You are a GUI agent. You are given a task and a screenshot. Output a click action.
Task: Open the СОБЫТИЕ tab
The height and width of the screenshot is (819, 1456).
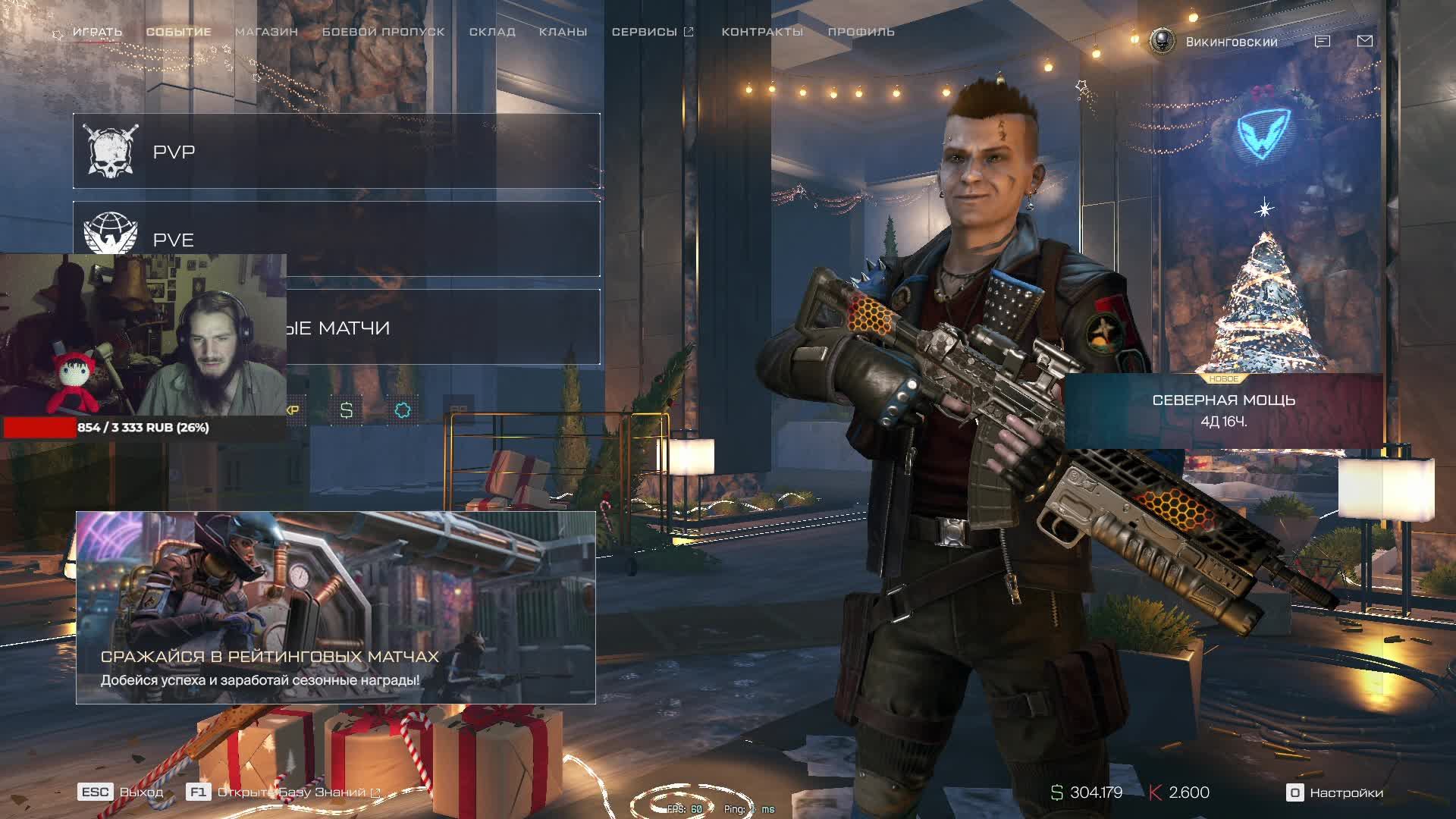tap(178, 32)
